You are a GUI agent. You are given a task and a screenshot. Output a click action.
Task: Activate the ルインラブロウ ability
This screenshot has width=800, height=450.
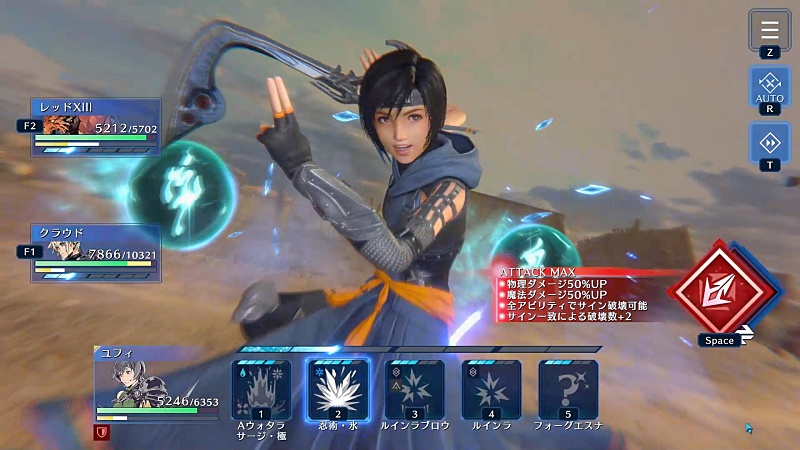tap(415, 389)
